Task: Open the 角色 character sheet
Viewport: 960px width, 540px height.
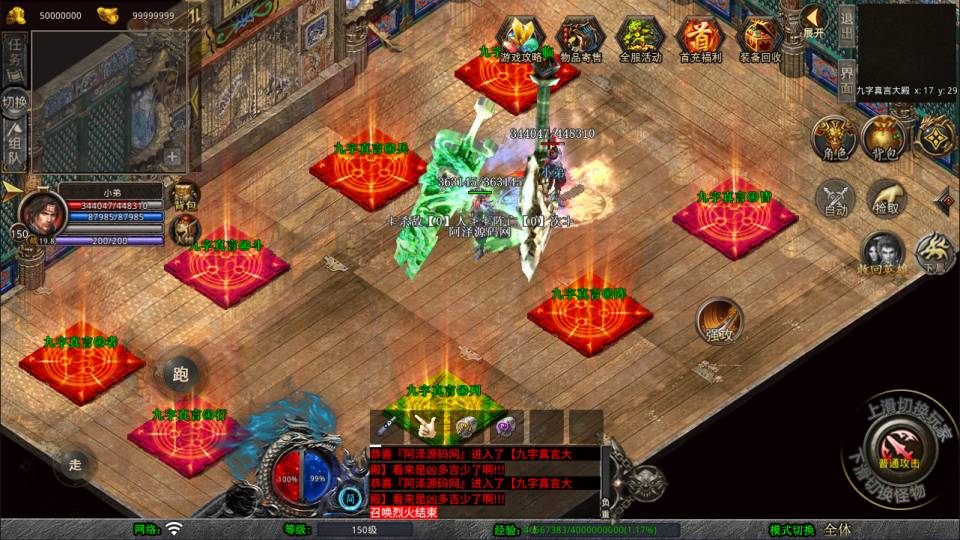Action: tap(834, 139)
